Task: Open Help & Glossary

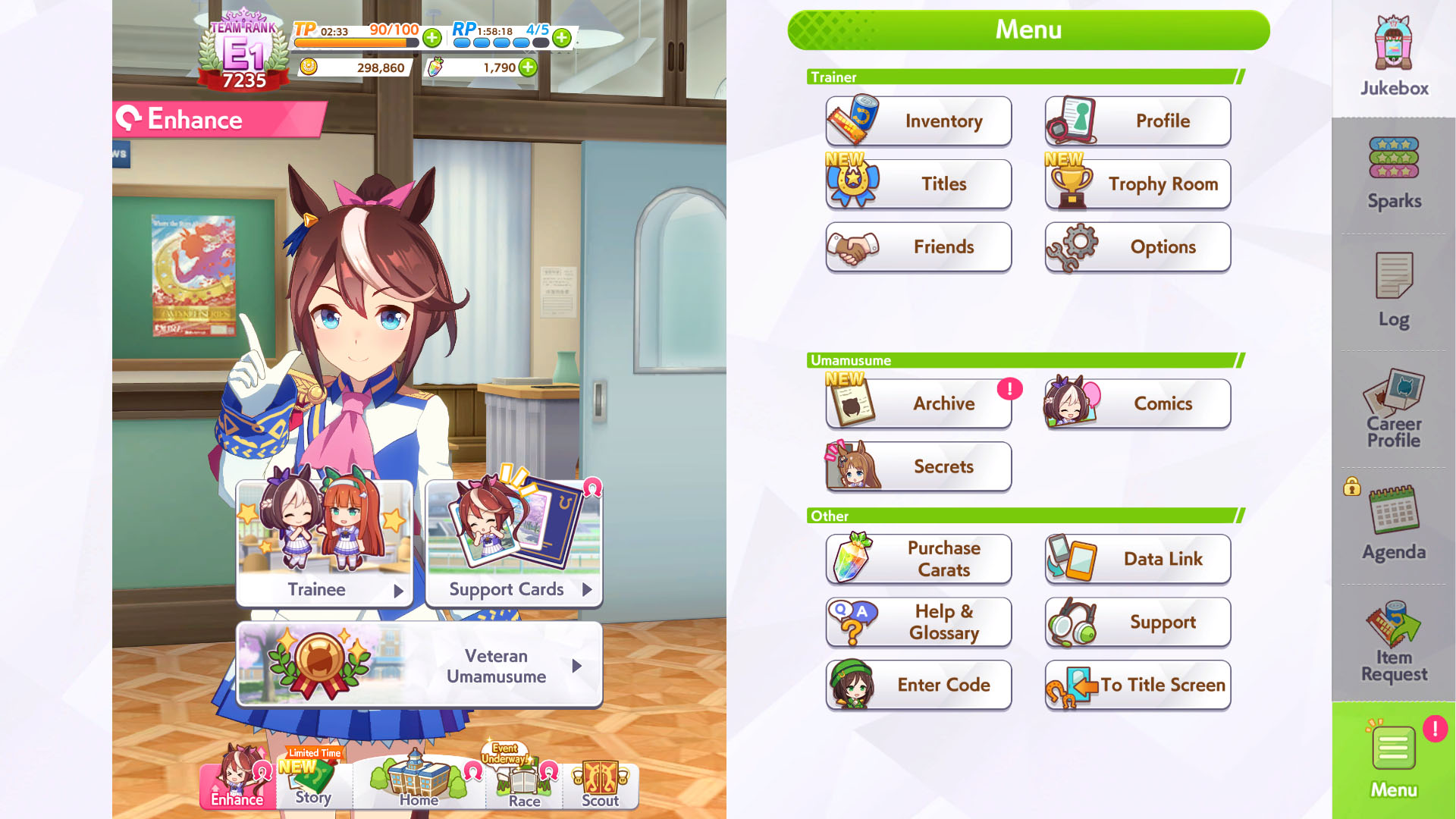Action: point(918,622)
